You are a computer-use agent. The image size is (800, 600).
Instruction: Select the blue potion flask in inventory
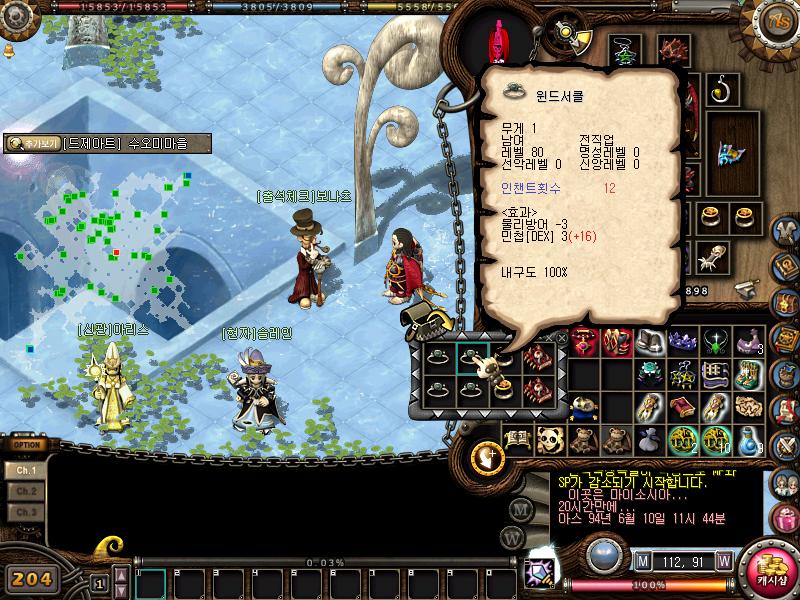pos(748,439)
